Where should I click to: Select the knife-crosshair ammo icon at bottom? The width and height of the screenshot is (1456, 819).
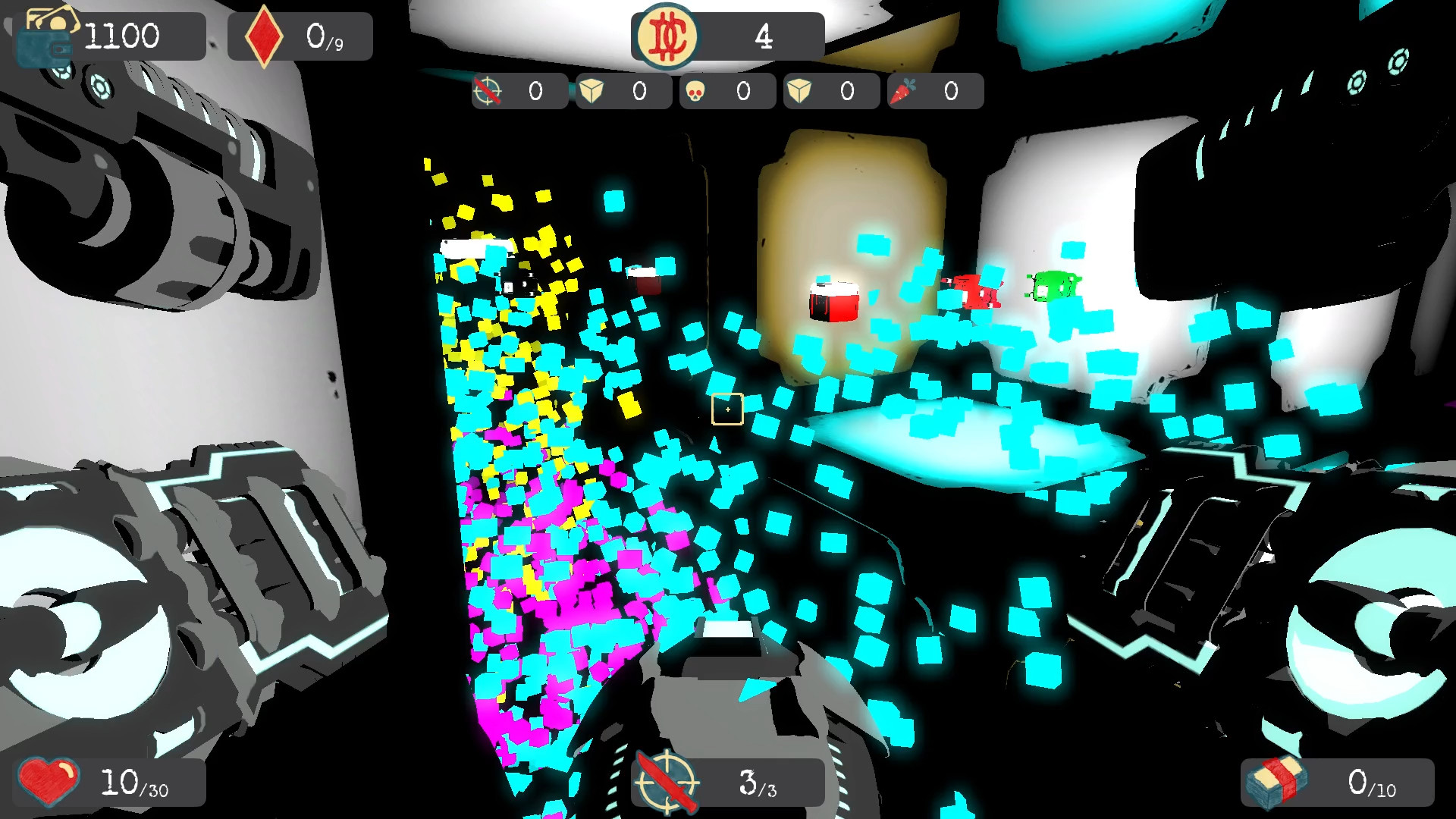pyautogui.click(x=666, y=783)
